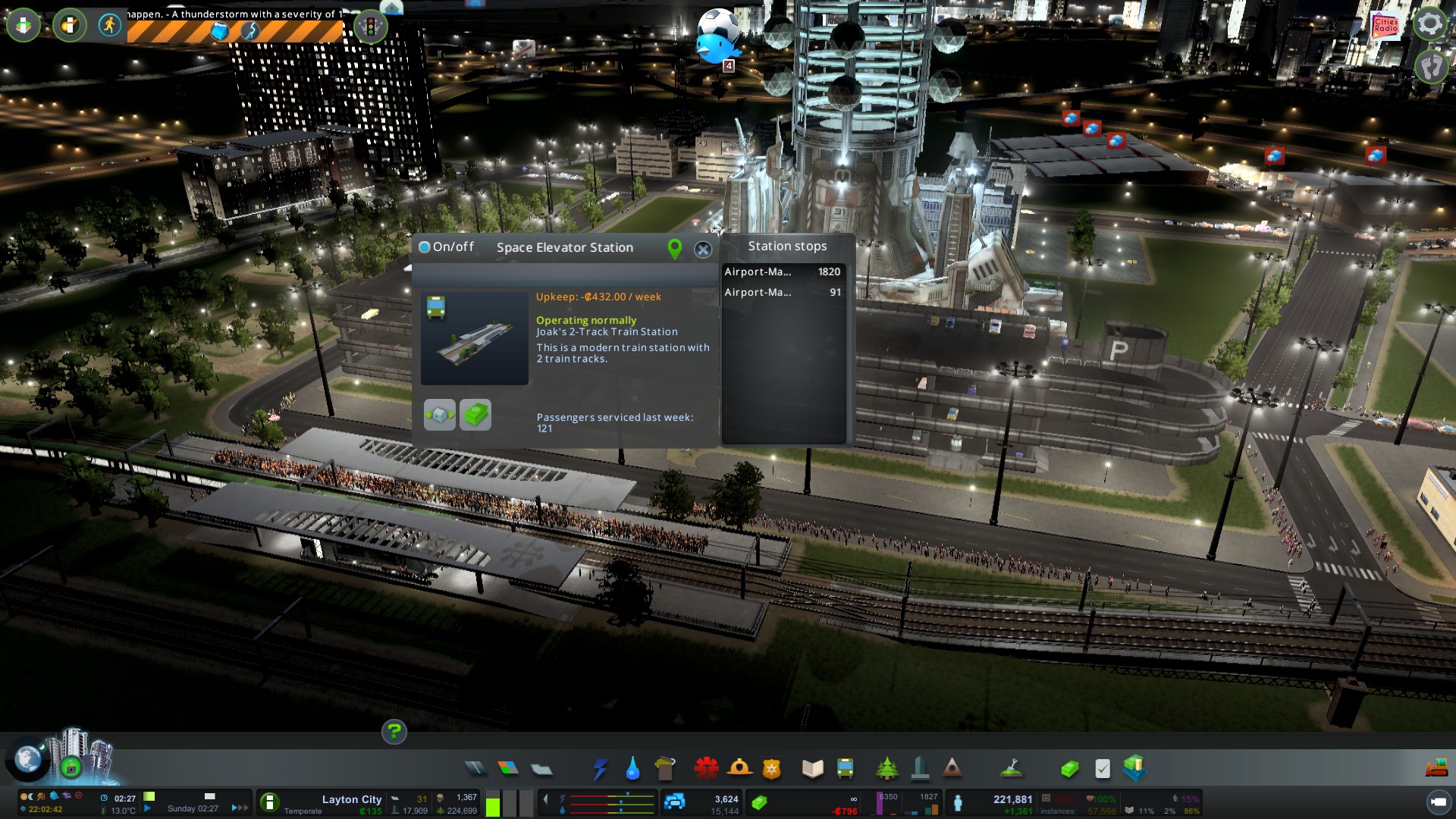Click the green location marker icon
The image size is (1456, 819).
point(674,248)
